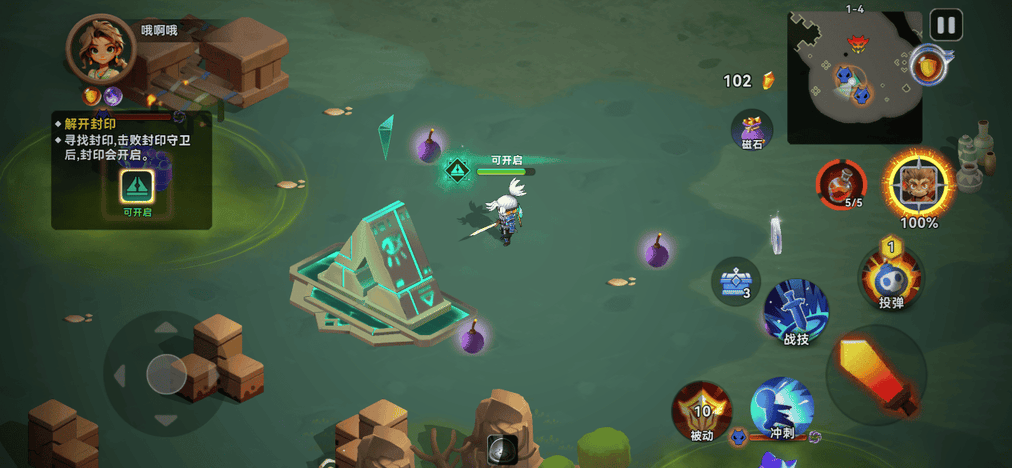Use the 战技 combat skill
This screenshot has height=468, width=1012.
point(796,312)
